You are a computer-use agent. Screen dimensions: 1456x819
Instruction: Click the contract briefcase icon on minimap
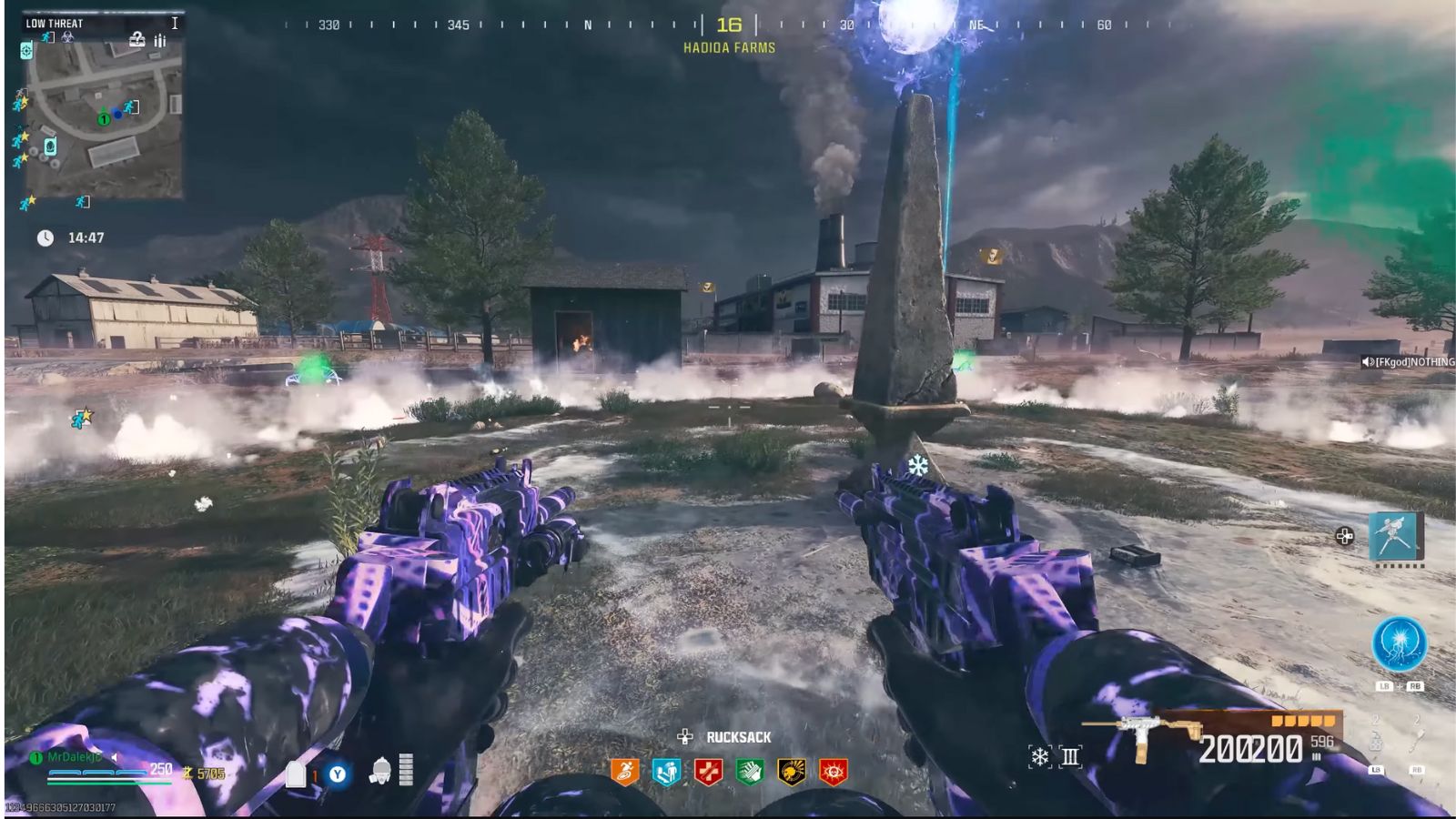(137, 40)
